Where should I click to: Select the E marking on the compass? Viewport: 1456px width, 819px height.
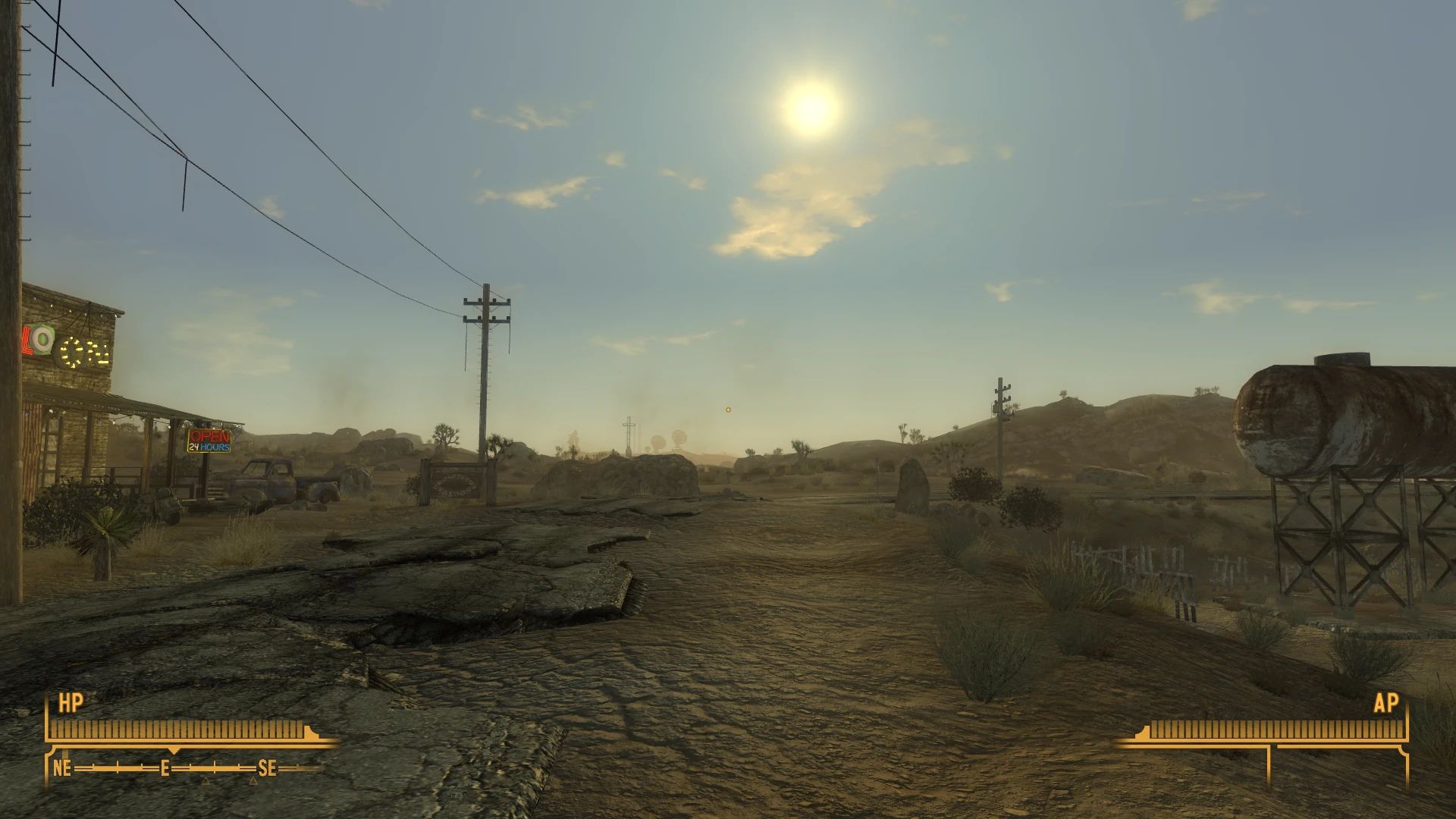(165, 767)
